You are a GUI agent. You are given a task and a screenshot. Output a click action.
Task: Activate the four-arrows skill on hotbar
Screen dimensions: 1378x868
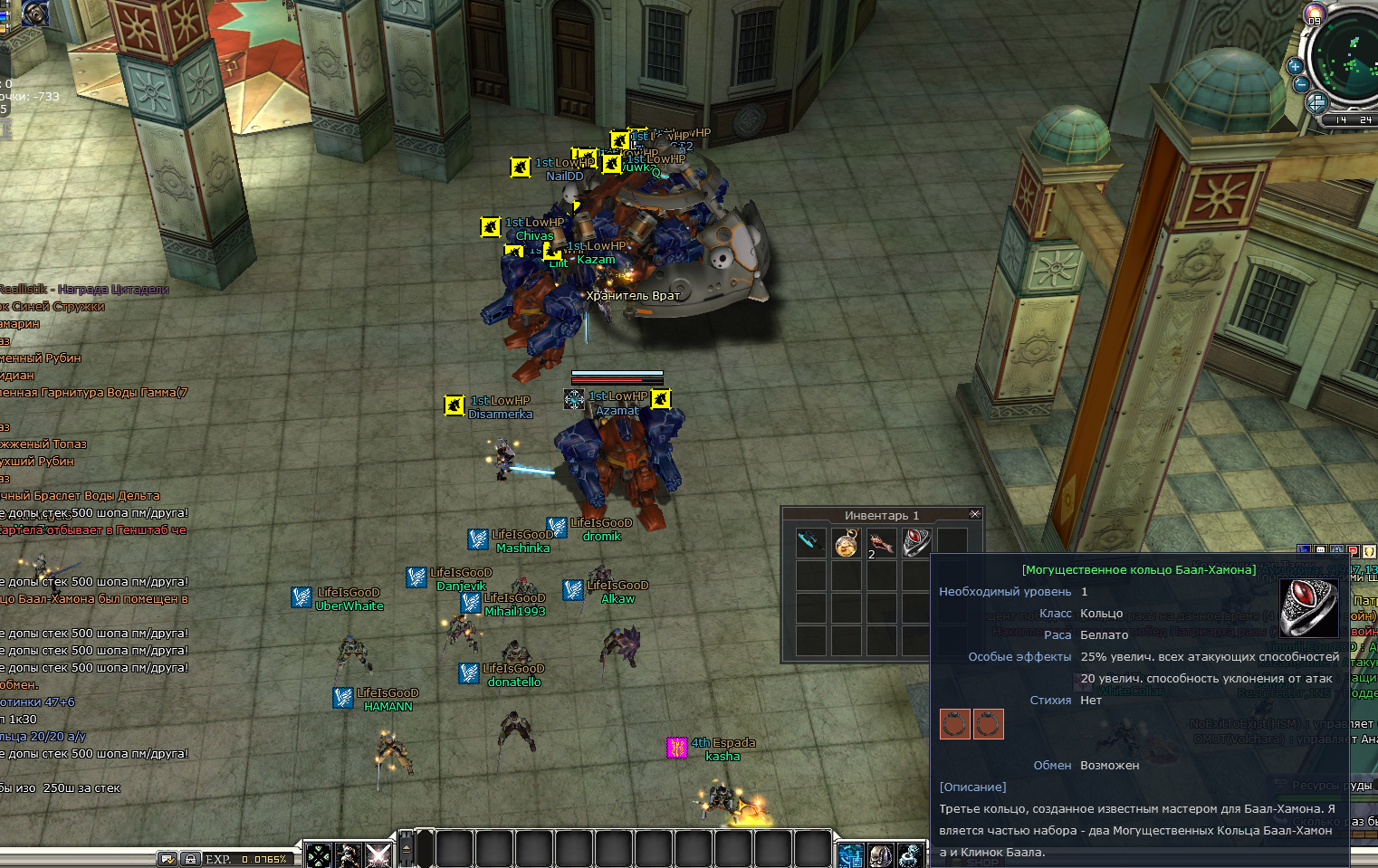click(319, 854)
